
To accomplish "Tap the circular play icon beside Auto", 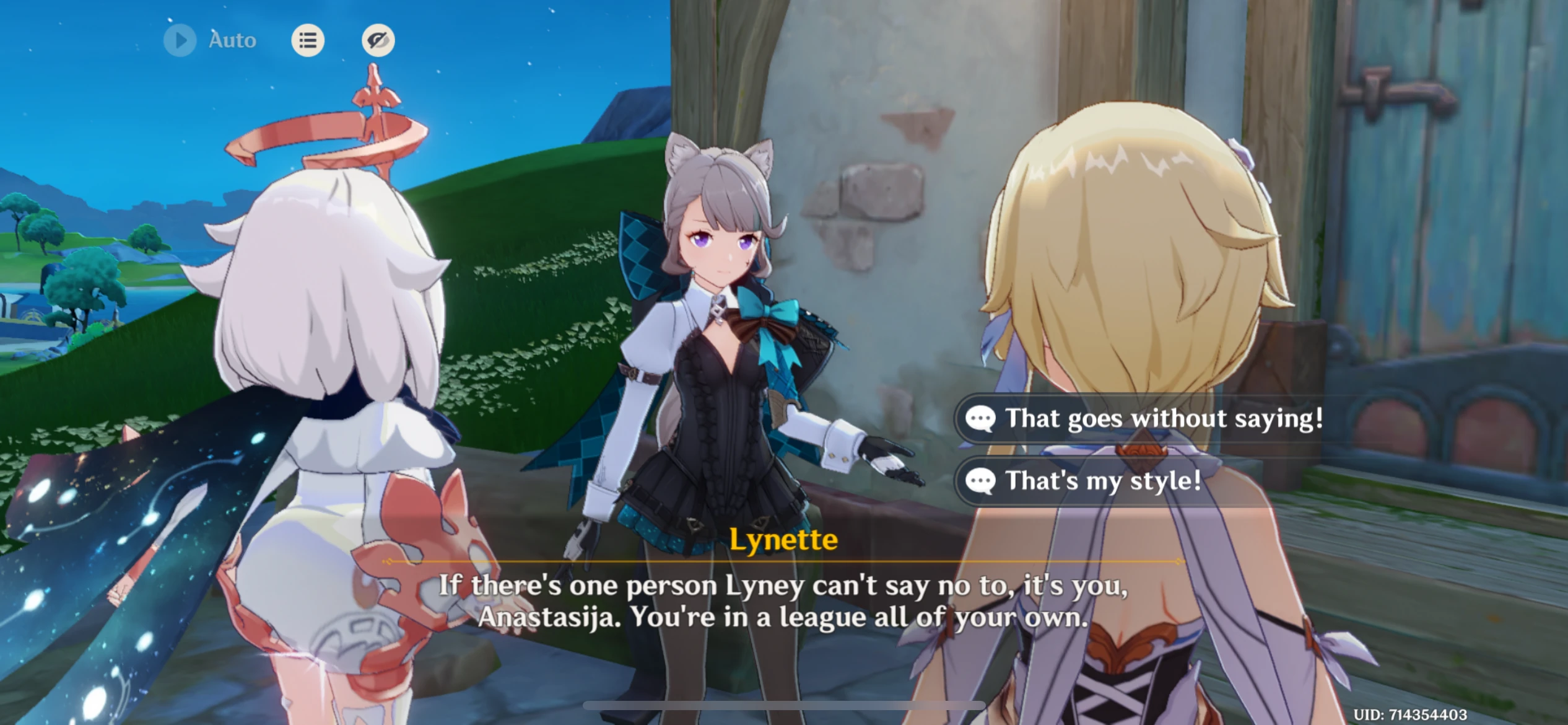I will 180,40.
